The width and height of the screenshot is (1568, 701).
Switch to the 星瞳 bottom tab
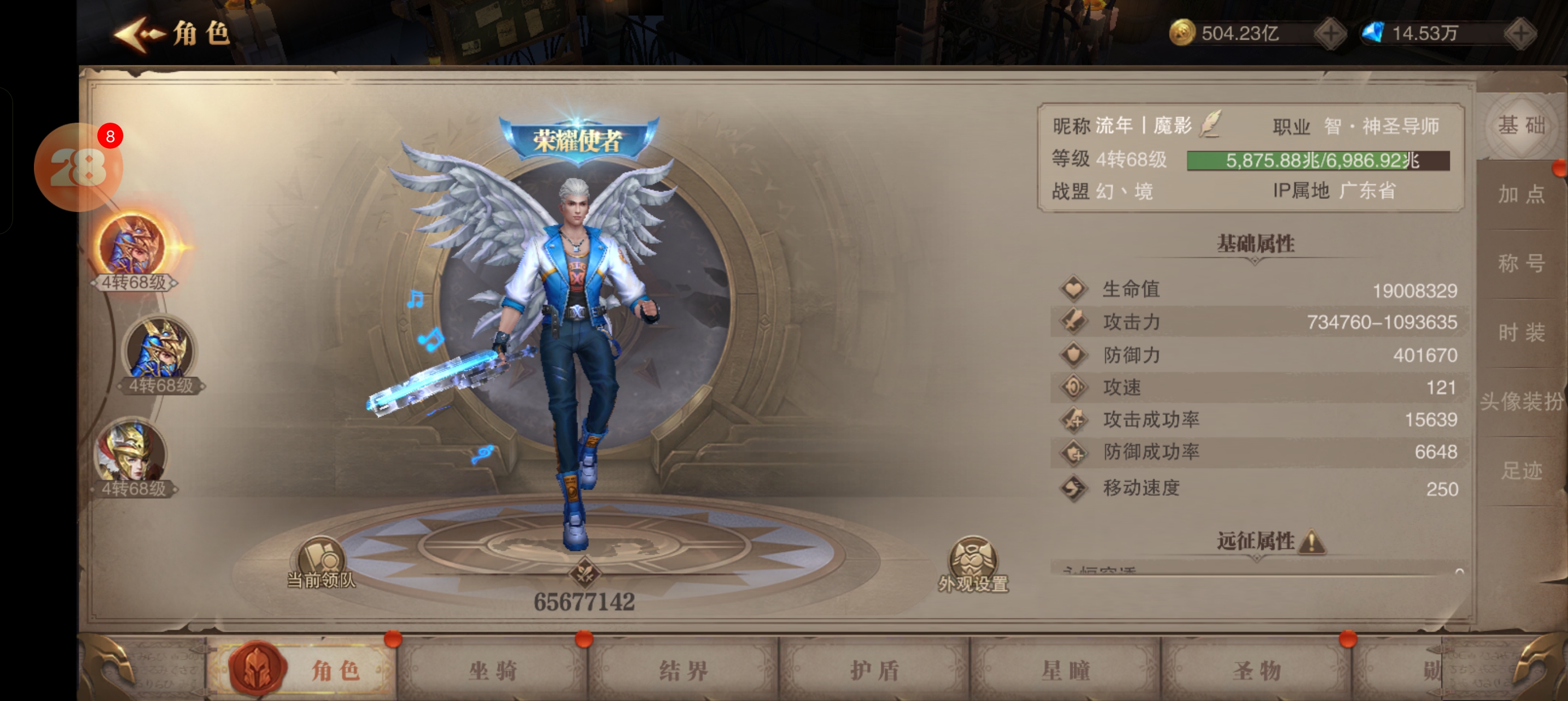point(1065,670)
